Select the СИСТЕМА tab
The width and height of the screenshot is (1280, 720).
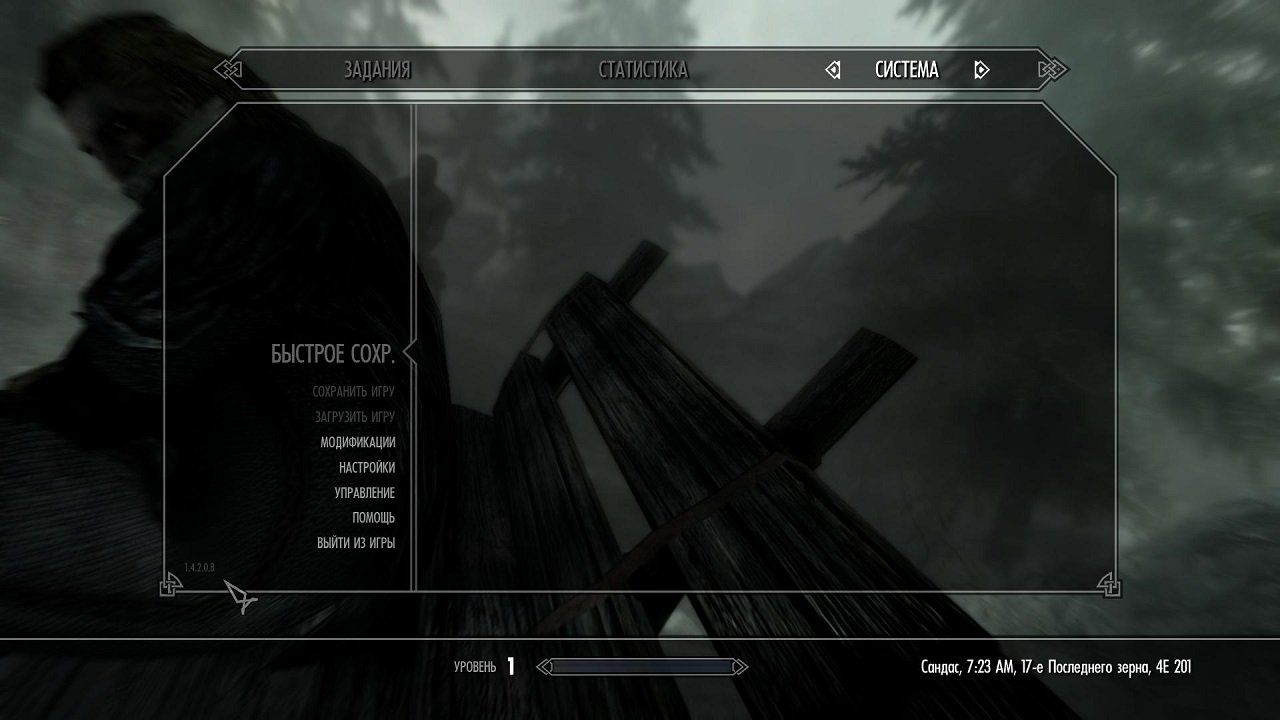(x=905, y=70)
